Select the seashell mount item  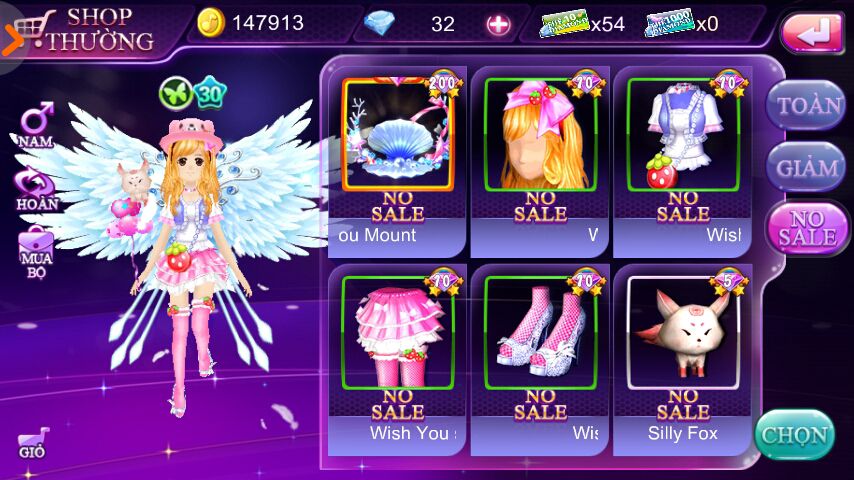(397, 135)
